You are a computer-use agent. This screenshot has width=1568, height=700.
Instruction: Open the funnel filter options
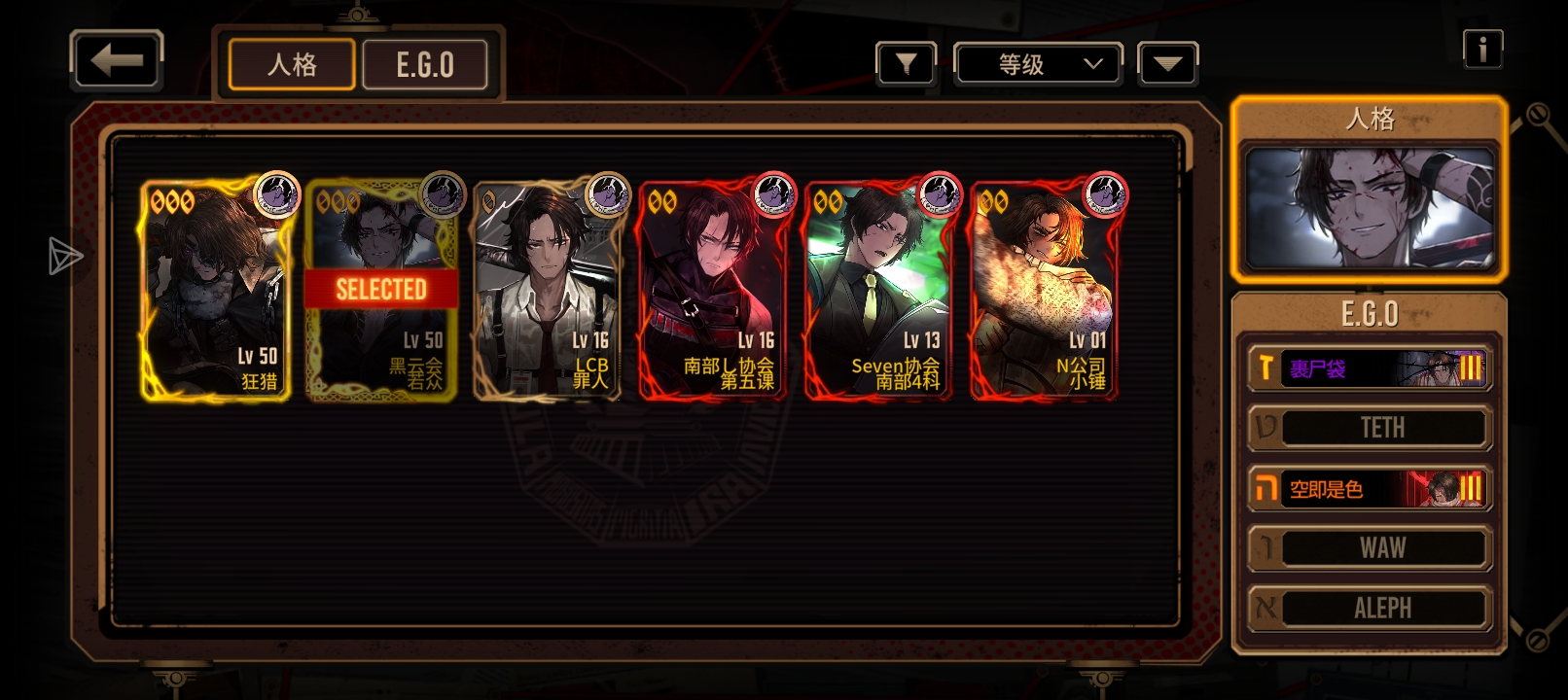tap(906, 65)
